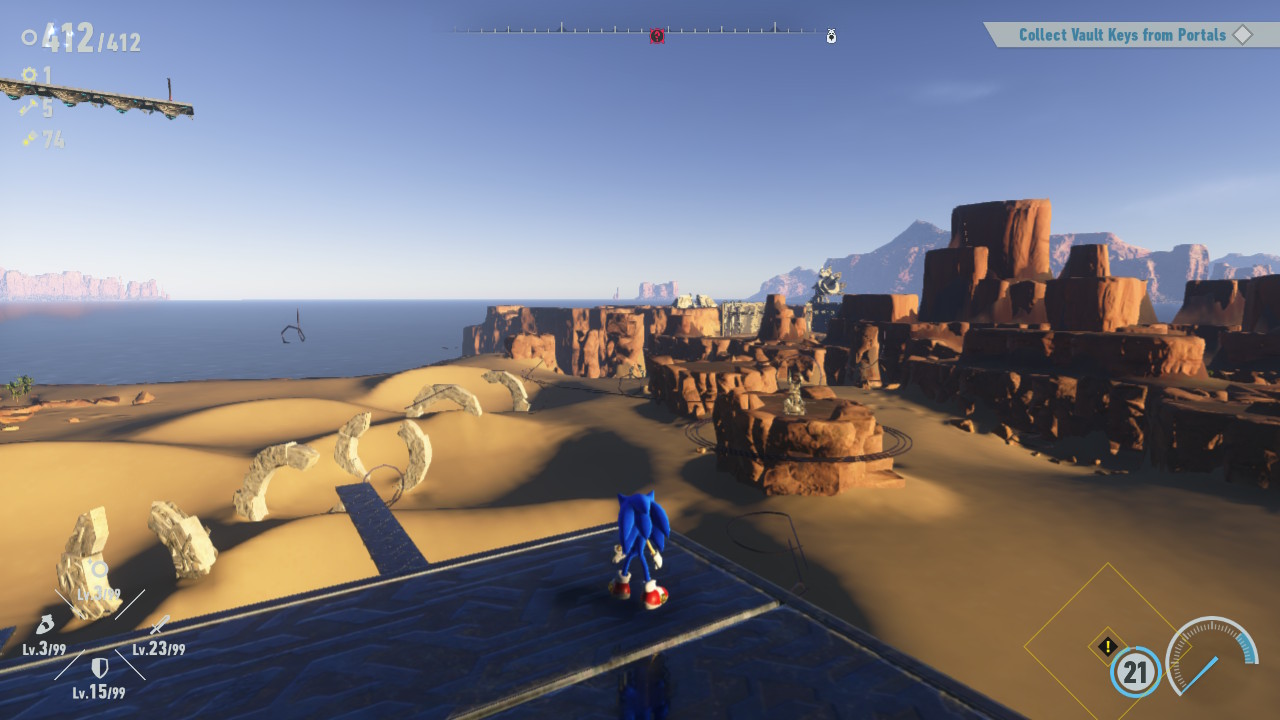This screenshot has height=720, width=1280.
Task: Click the shield Defense stat icon at Lv.15
Action: point(99,666)
